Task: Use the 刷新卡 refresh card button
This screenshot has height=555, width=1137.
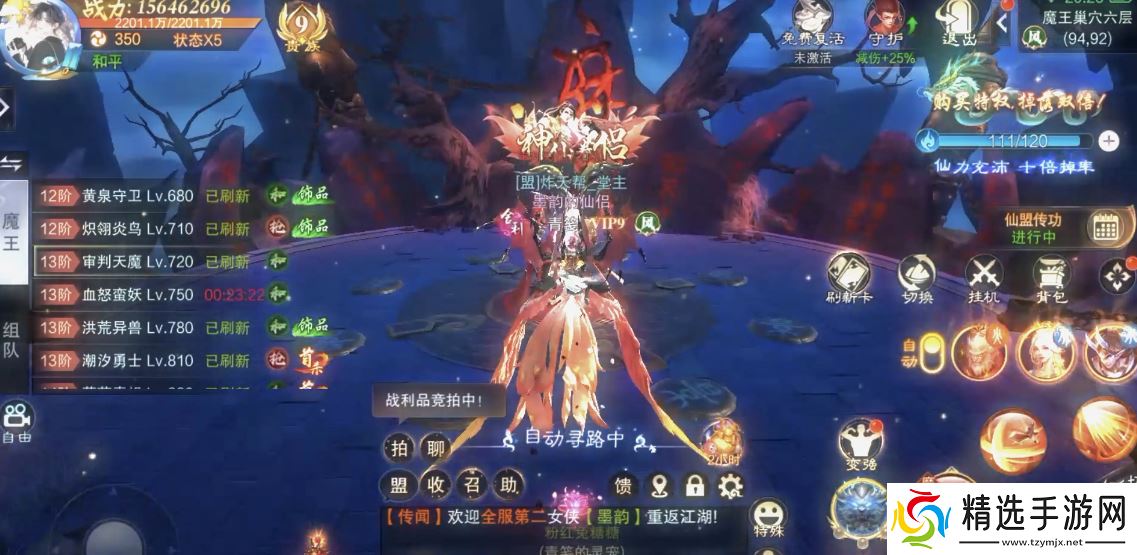Action: 848,274
